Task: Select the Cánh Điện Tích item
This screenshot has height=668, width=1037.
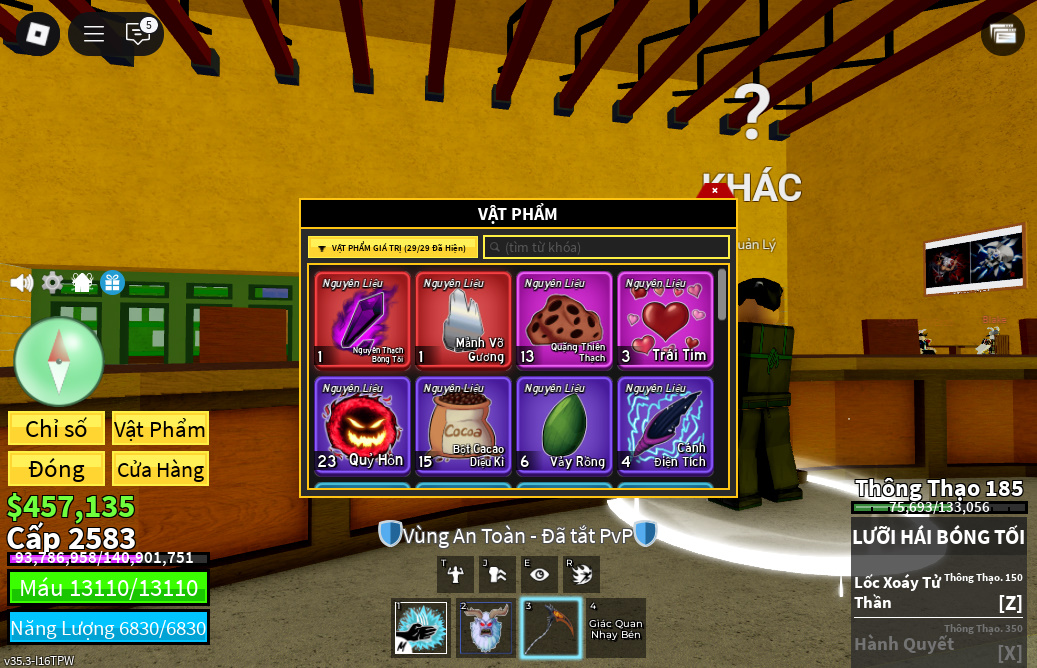Action: point(665,424)
